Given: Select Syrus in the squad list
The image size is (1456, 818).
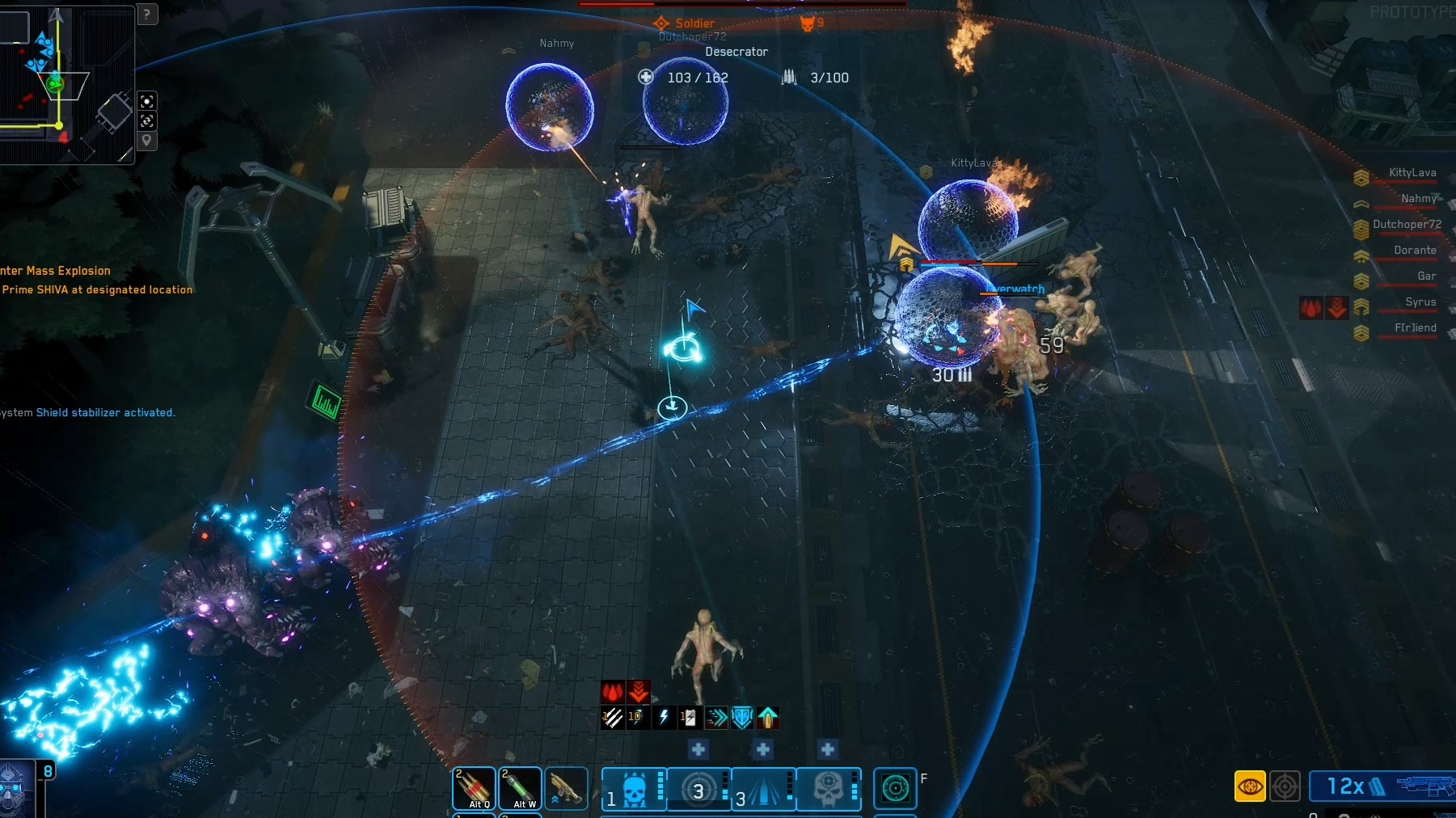Looking at the screenshot, I should pyautogui.click(x=1420, y=302).
